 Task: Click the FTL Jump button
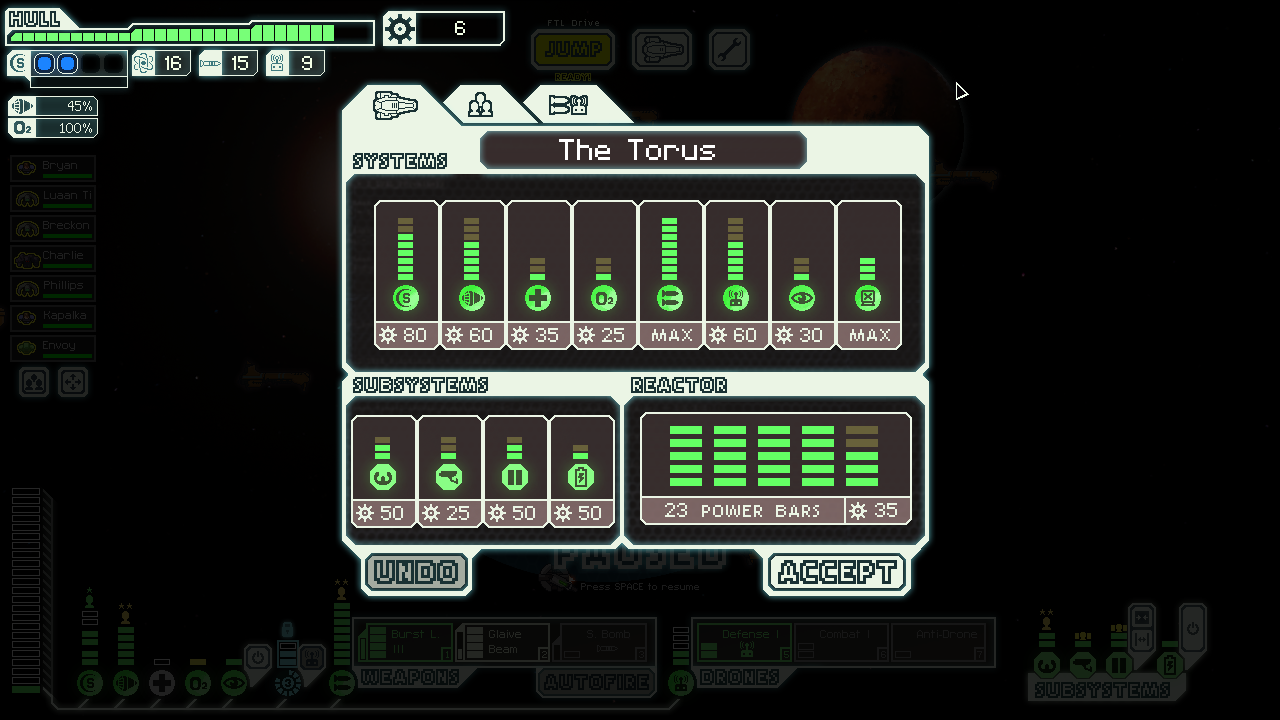pyautogui.click(x=573, y=48)
